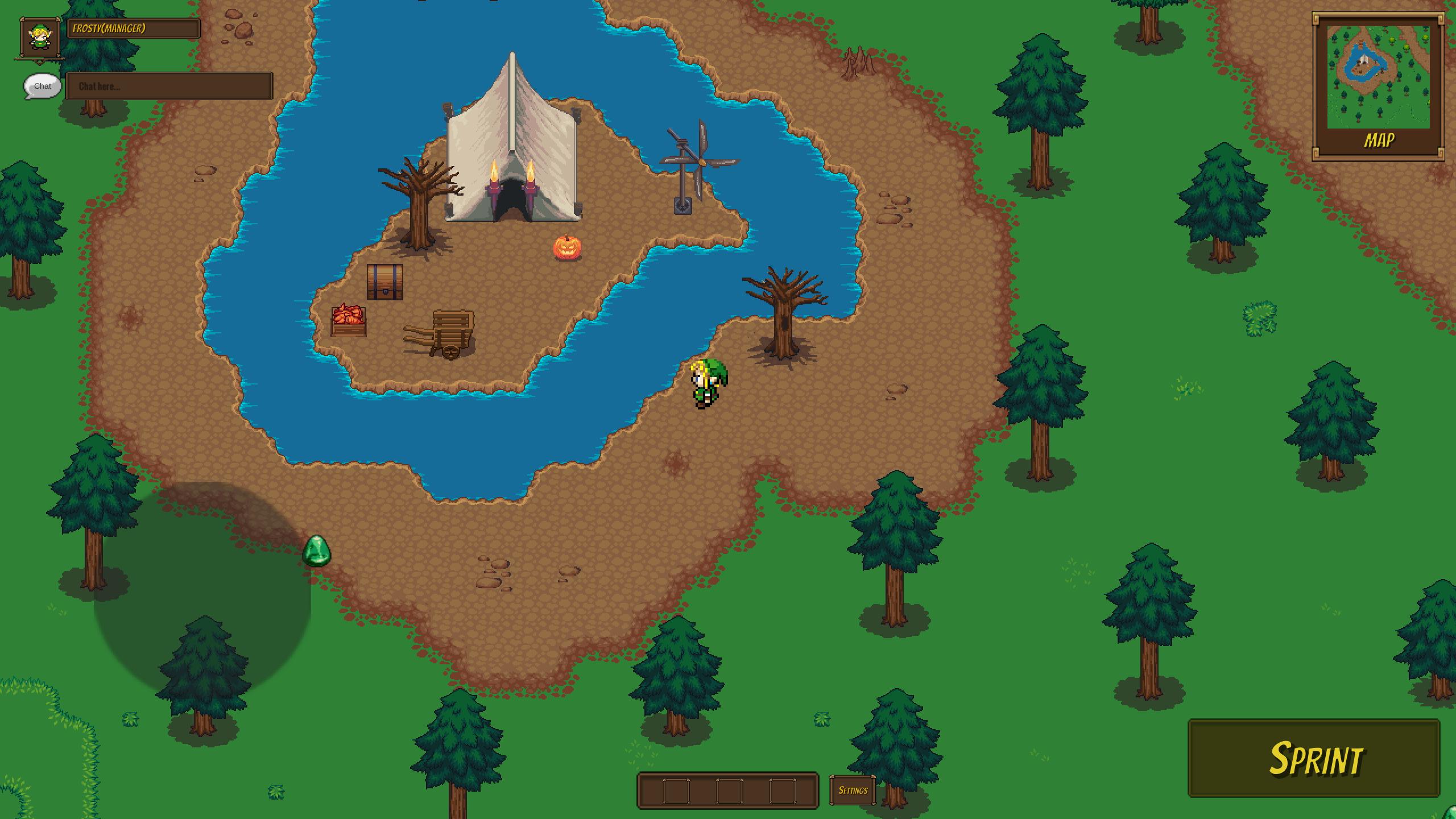This screenshot has height=819, width=1456.
Task: Focus the 'Chat here...' text field
Action: pos(169,86)
